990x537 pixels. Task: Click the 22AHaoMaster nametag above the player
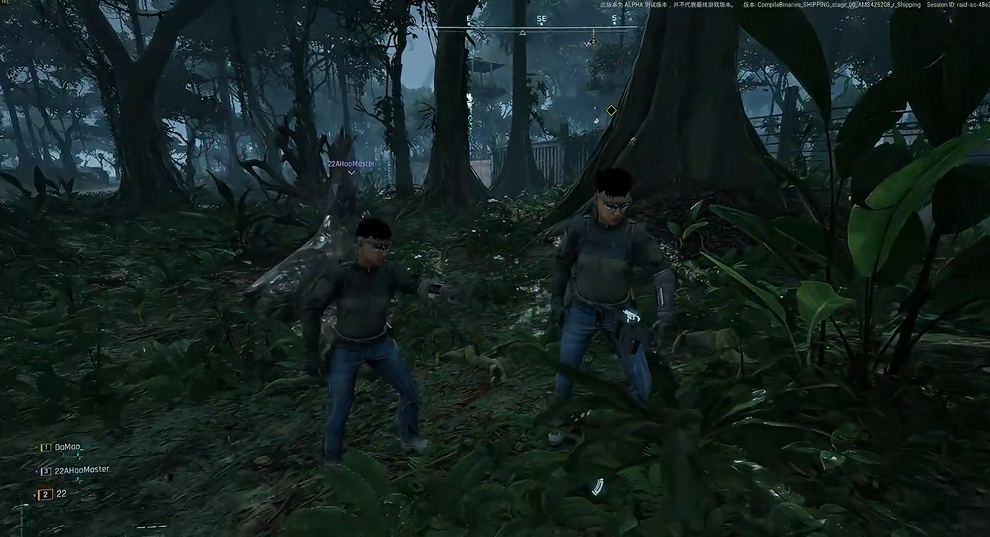pos(351,162)
